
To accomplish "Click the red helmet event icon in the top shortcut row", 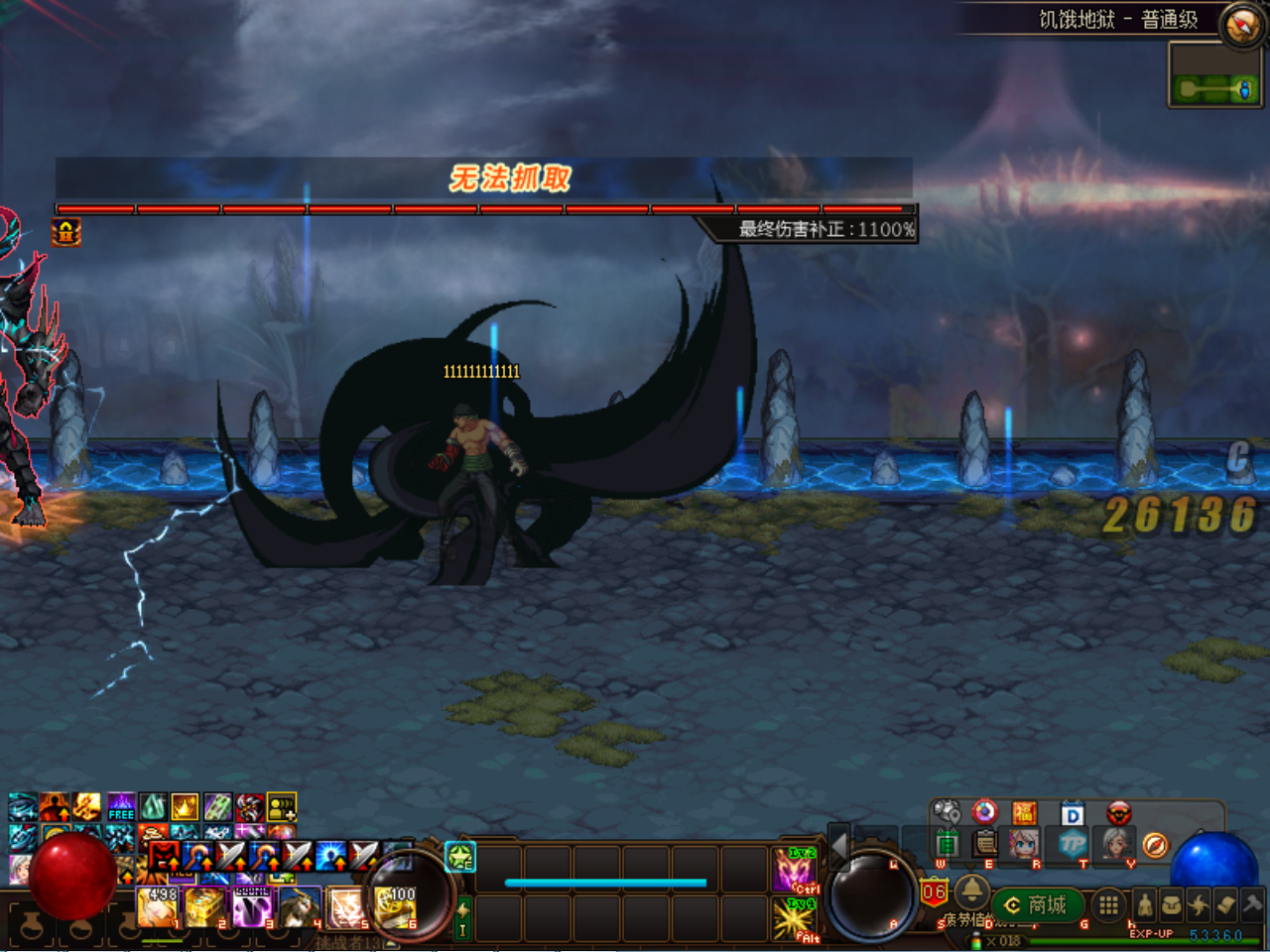I will point(1118,813).
